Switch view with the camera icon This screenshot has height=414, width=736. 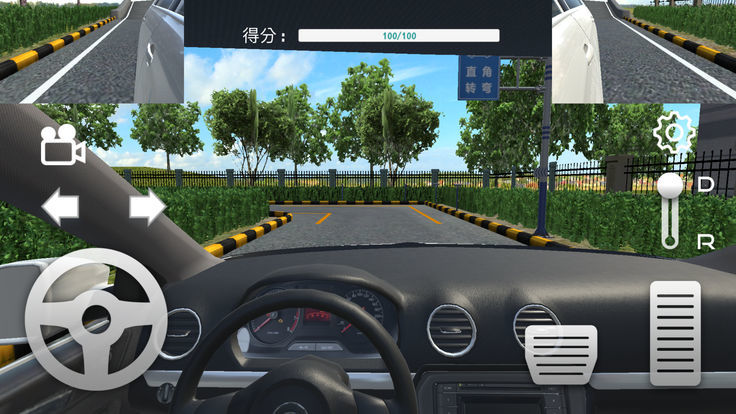(x=62, y=147)
